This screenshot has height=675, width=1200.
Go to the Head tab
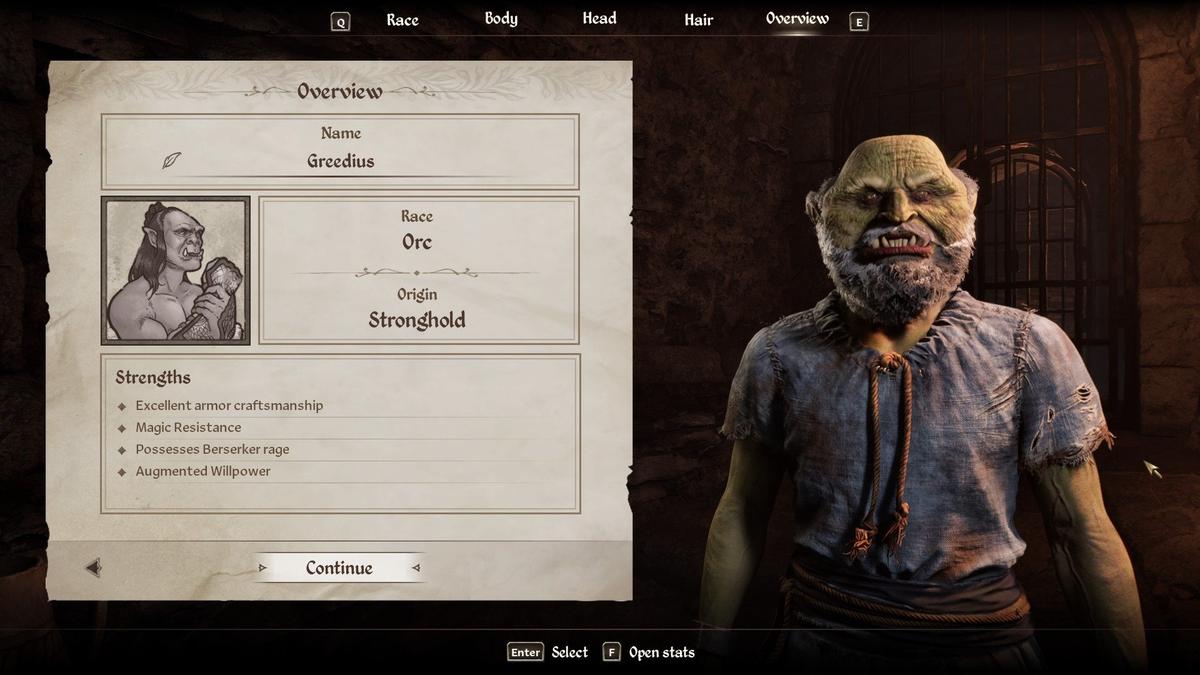point(599,19)
